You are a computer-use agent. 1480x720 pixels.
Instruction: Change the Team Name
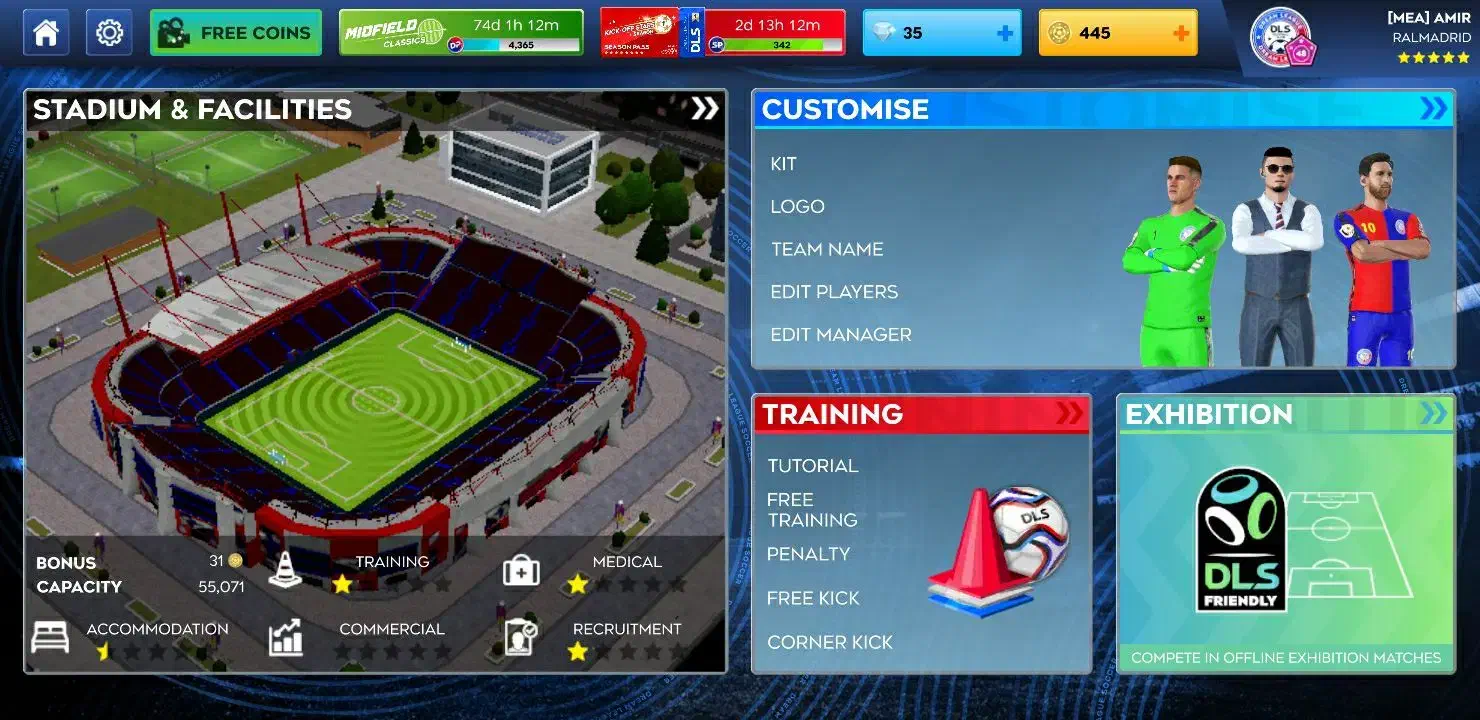(827, 249)
